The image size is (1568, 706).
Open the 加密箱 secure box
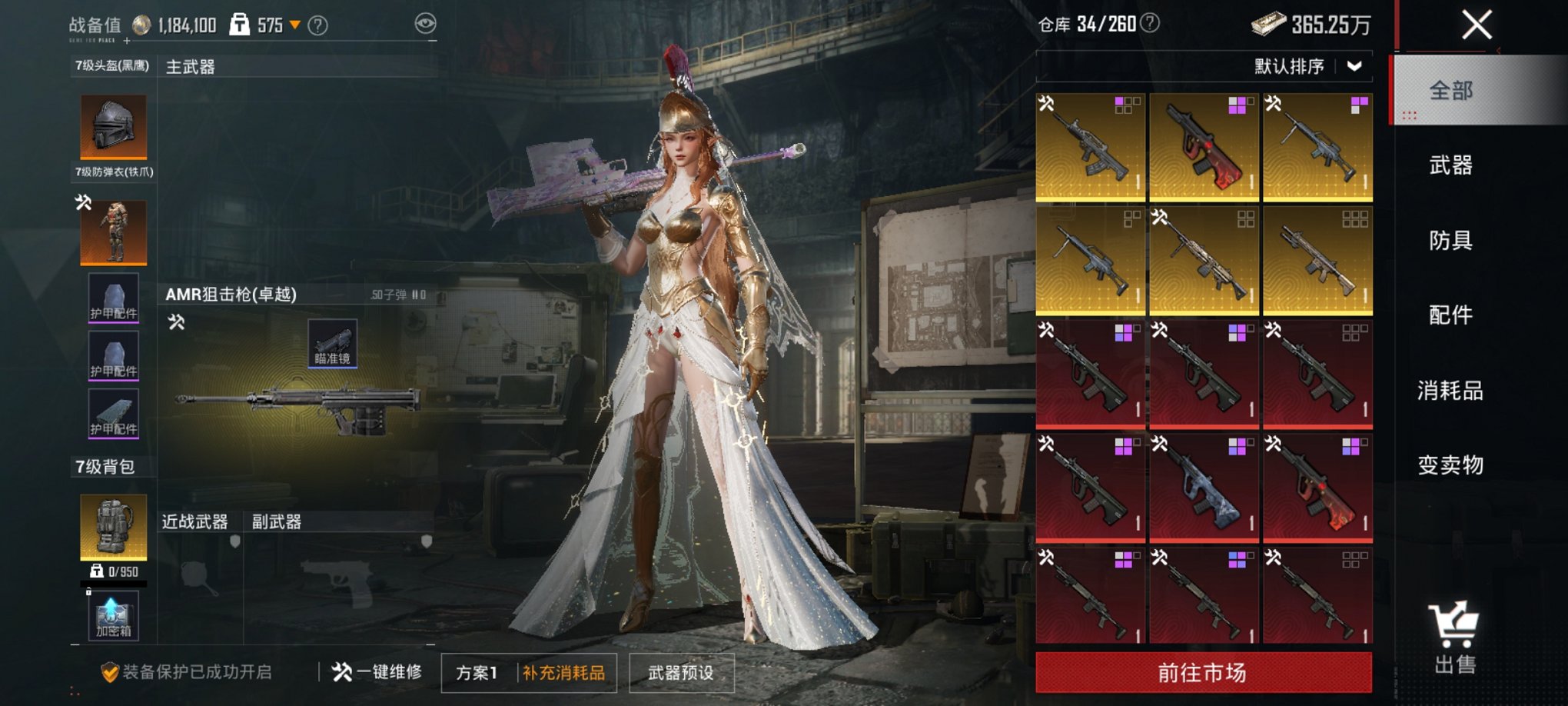pos(114,615)
